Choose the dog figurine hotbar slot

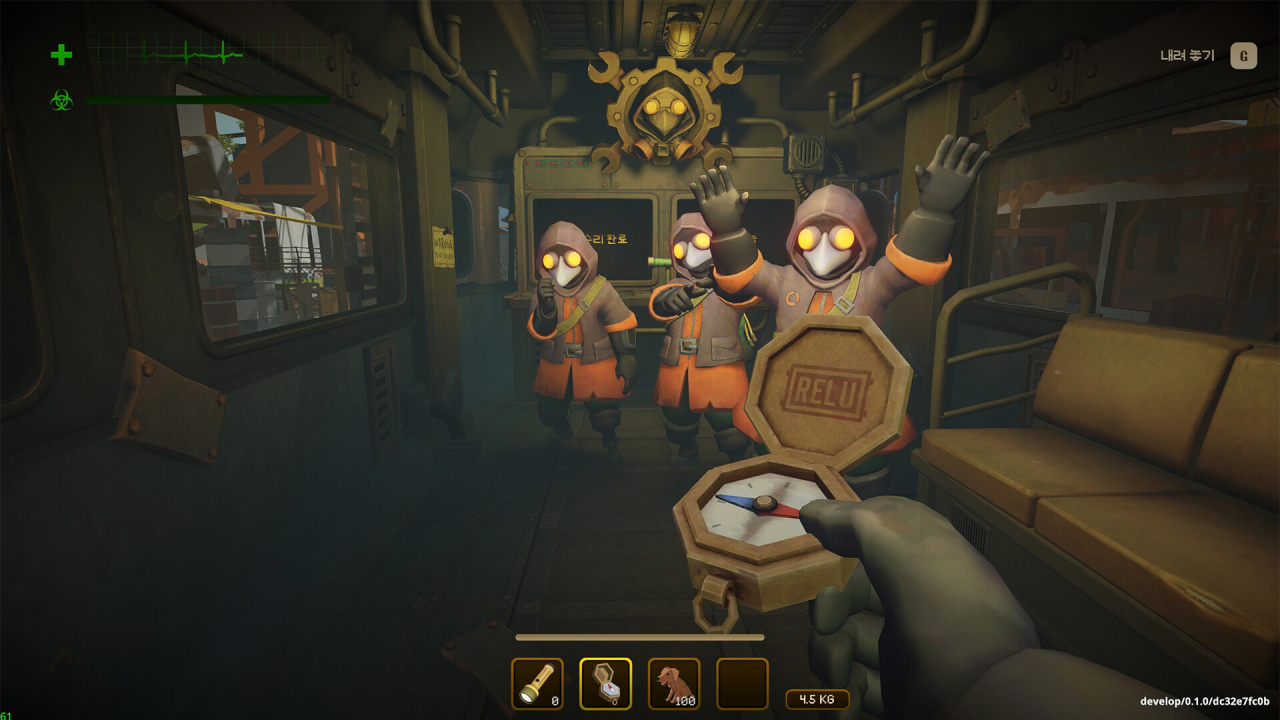pyautogui.click(x=673, y=684)
